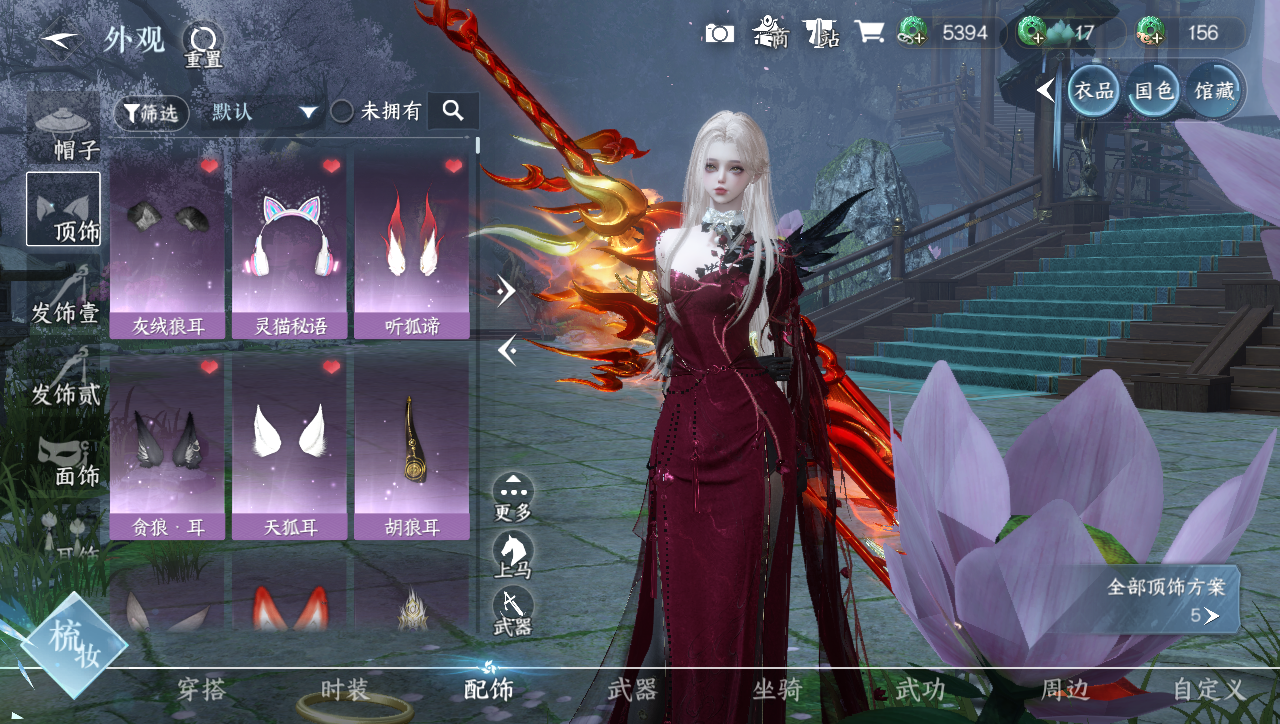Image resolution: width=1280 pixels, height=724 pixels.
Task: Go back using the arrow beside 外观
Action: click(60, 41)
